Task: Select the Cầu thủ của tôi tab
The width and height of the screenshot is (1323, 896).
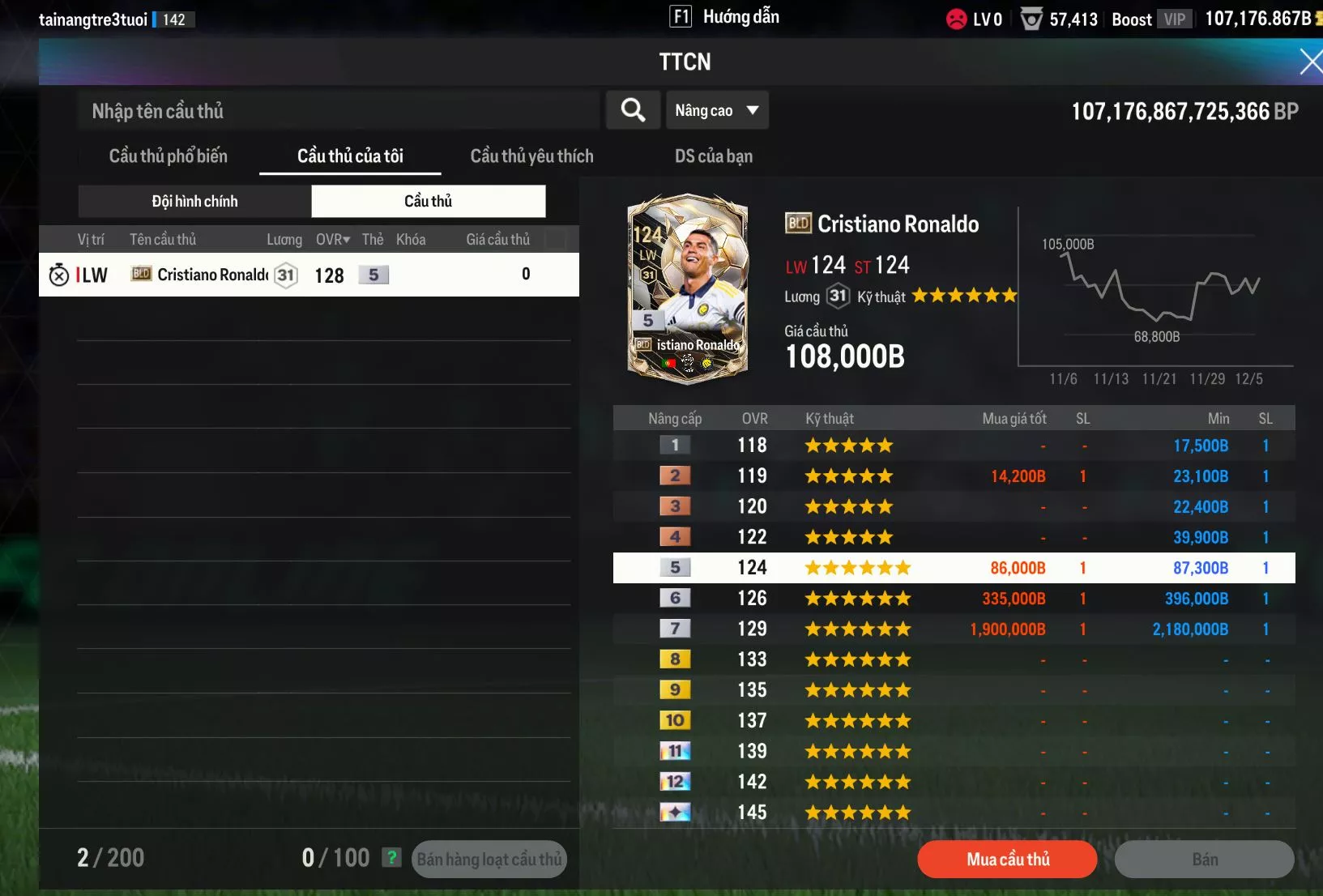Action: pyautogui.click(x=350, y=156)
